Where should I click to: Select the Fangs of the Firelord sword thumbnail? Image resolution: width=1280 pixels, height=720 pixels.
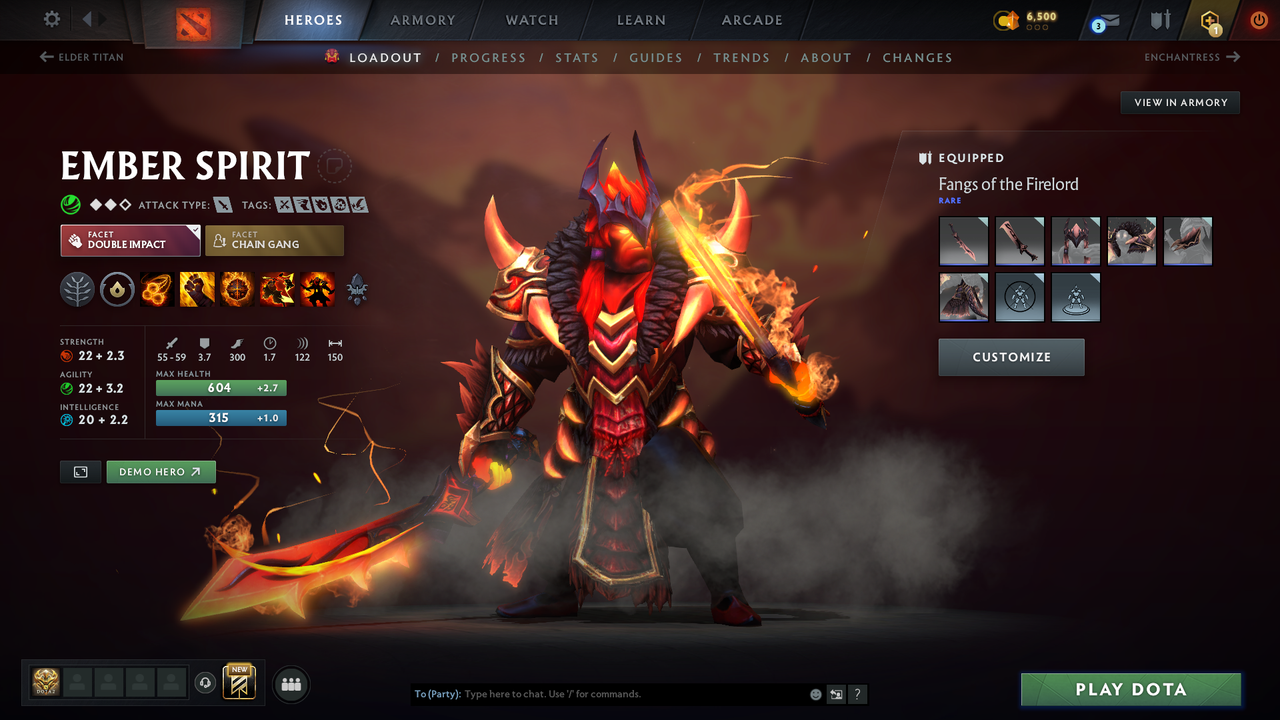click(963, 240)
